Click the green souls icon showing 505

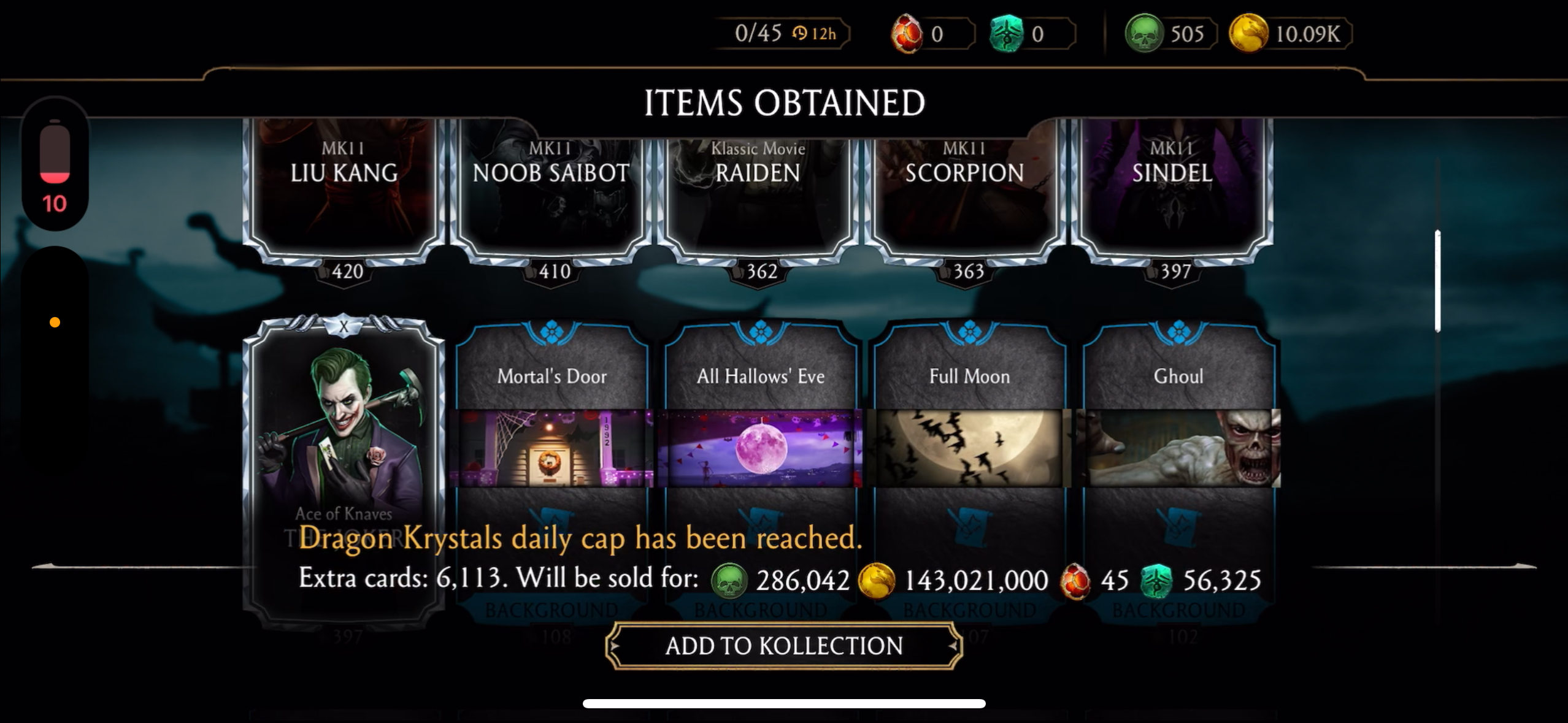tap(1145, 34)
